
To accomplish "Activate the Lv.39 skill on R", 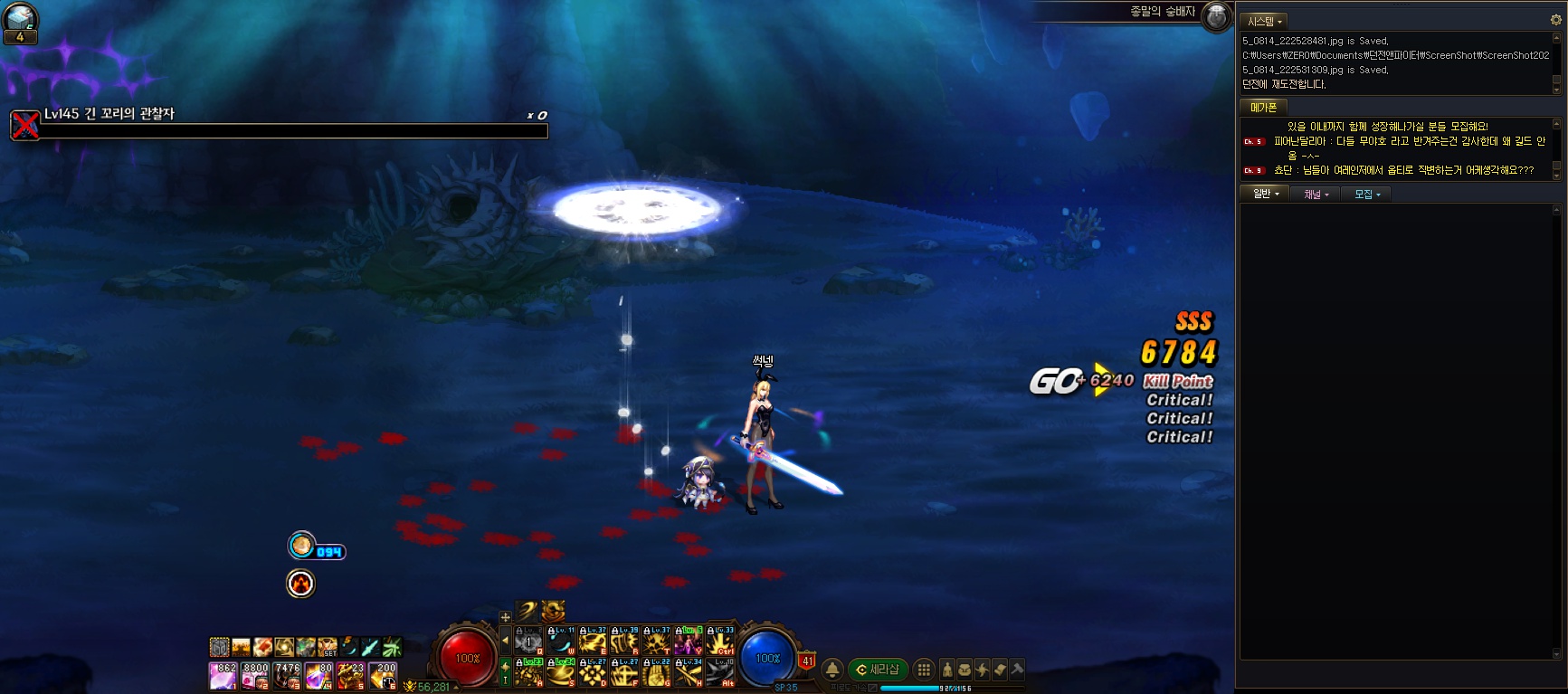I will (x=624, y=641).
